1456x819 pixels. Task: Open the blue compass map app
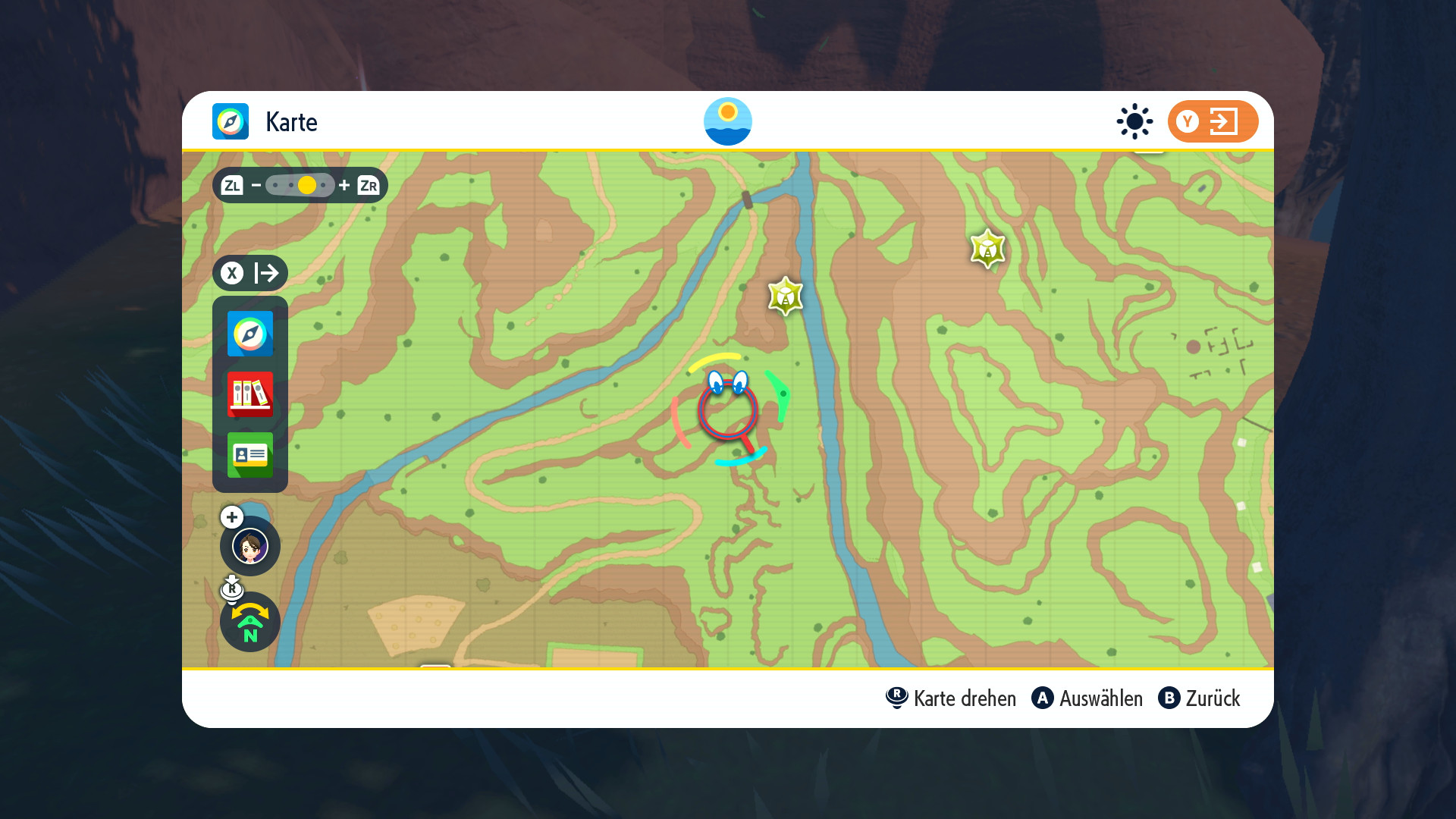(x=250, y=334)
